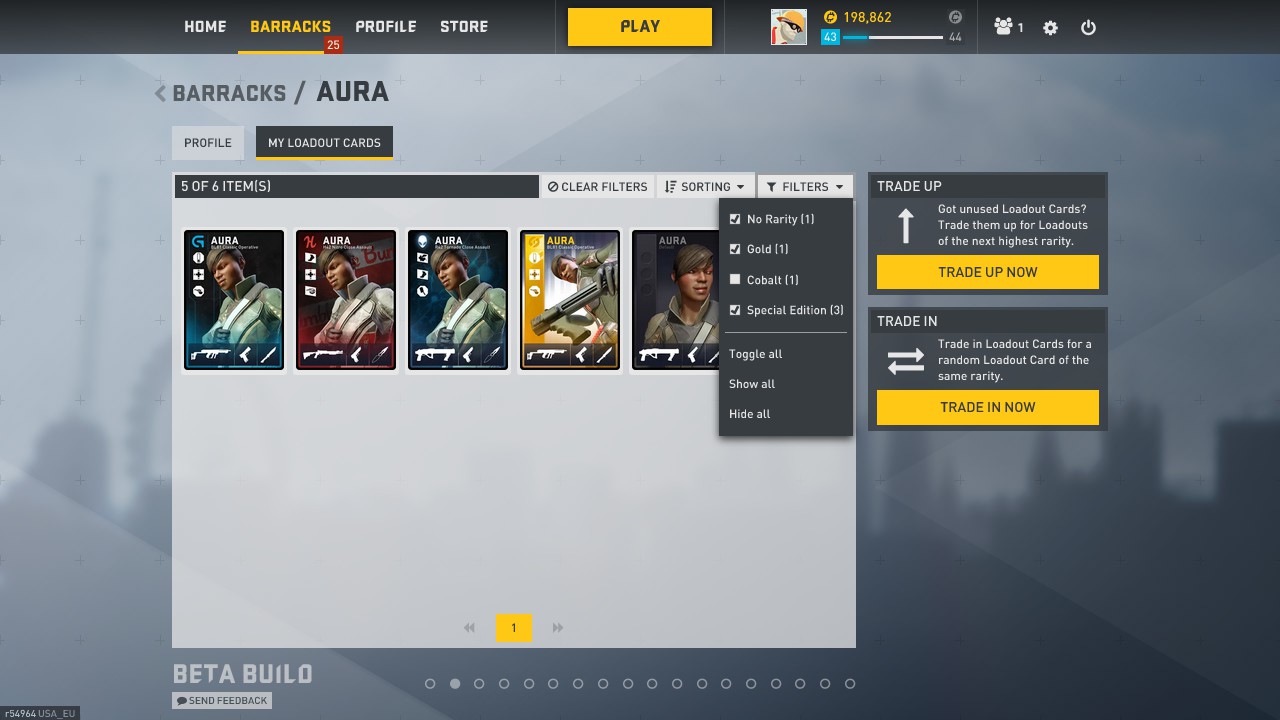The height and width of the screenshot is (720, 1280).
Task: Collapse the Filters dropdown
Action: tap(805, 187)
